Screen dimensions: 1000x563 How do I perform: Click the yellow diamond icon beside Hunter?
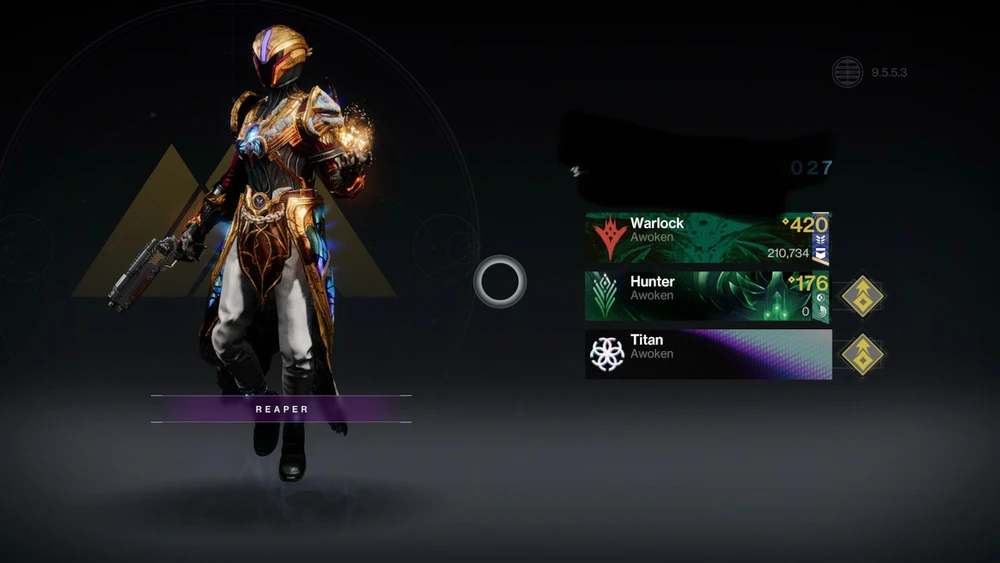click(x=861, y=296)
